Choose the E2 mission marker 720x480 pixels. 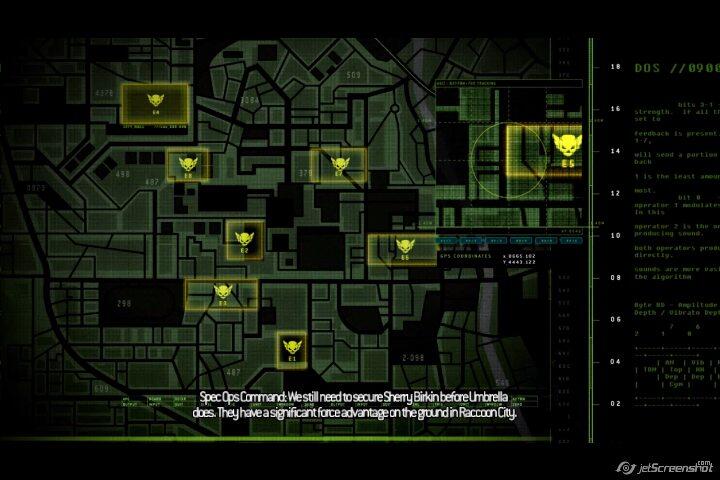pyautogui.click(x=244, y=240)
